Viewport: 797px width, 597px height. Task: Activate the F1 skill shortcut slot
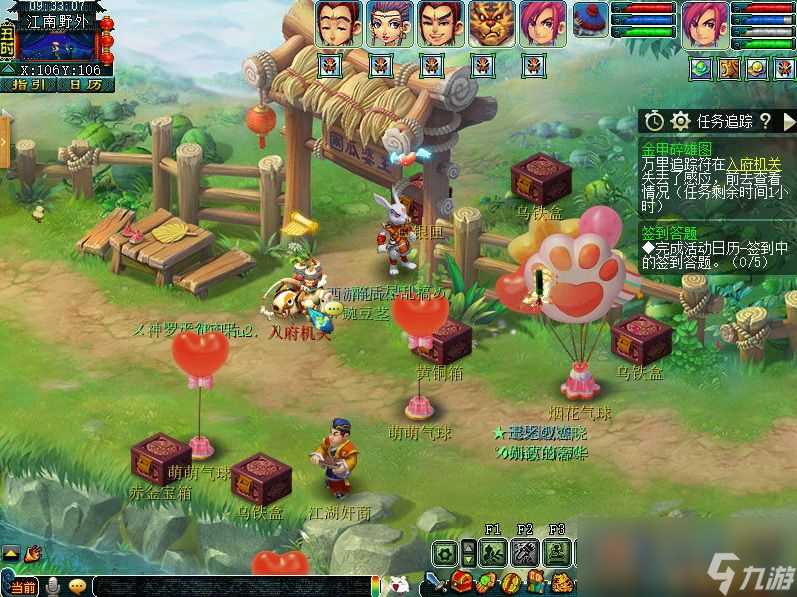pyautogui.click(x=492, y=551)
